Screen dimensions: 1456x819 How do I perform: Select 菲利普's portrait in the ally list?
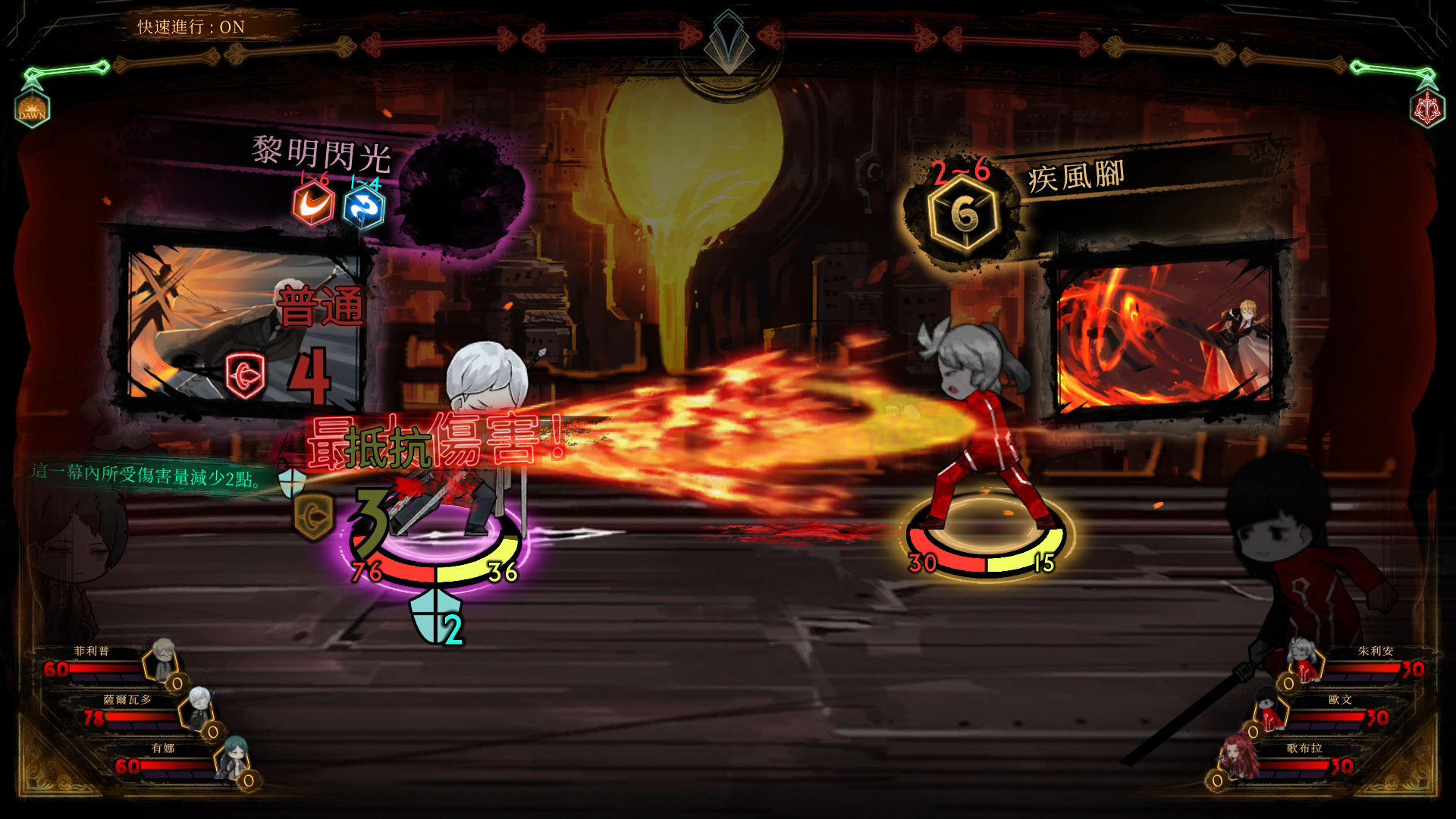162,658
